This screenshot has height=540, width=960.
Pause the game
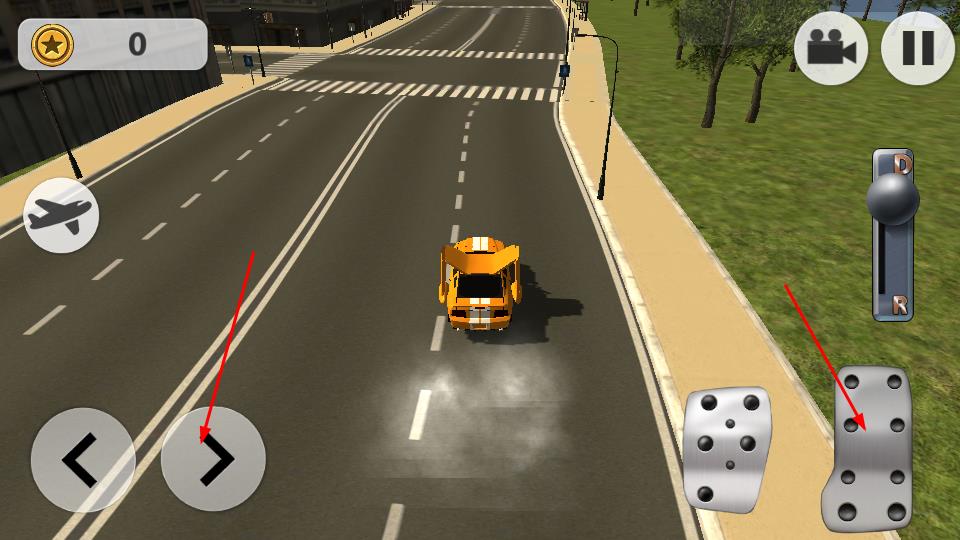917,48
